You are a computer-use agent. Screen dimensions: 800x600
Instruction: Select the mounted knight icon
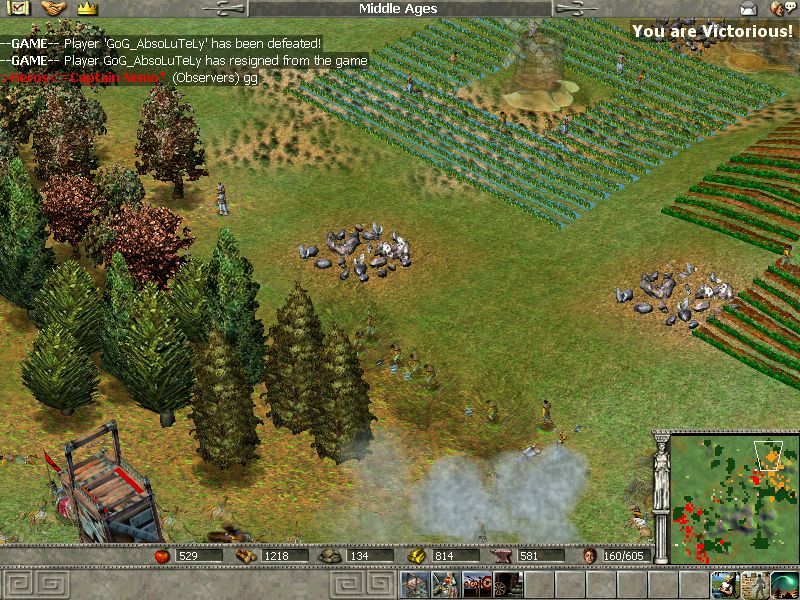(x=446, y=585)
